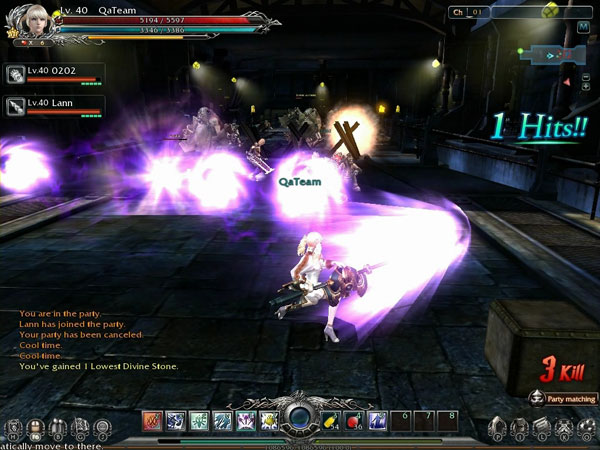The height and width of the screenshot is (450, 600).
Task: Activate the orange flame skill in the hotbar
Action: coord(152,421)
